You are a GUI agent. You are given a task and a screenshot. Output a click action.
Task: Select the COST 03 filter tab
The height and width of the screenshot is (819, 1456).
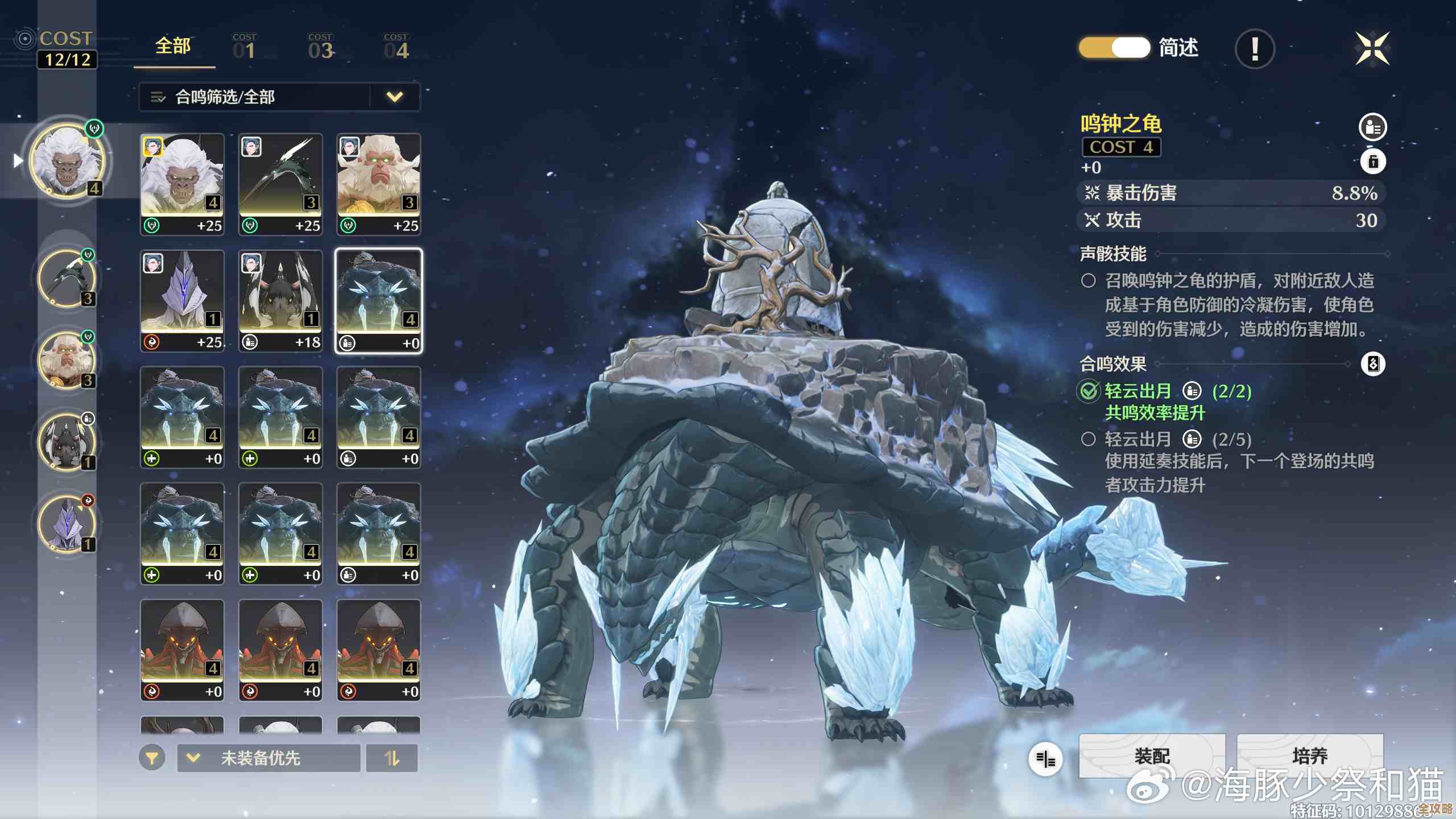click(320, 47)
